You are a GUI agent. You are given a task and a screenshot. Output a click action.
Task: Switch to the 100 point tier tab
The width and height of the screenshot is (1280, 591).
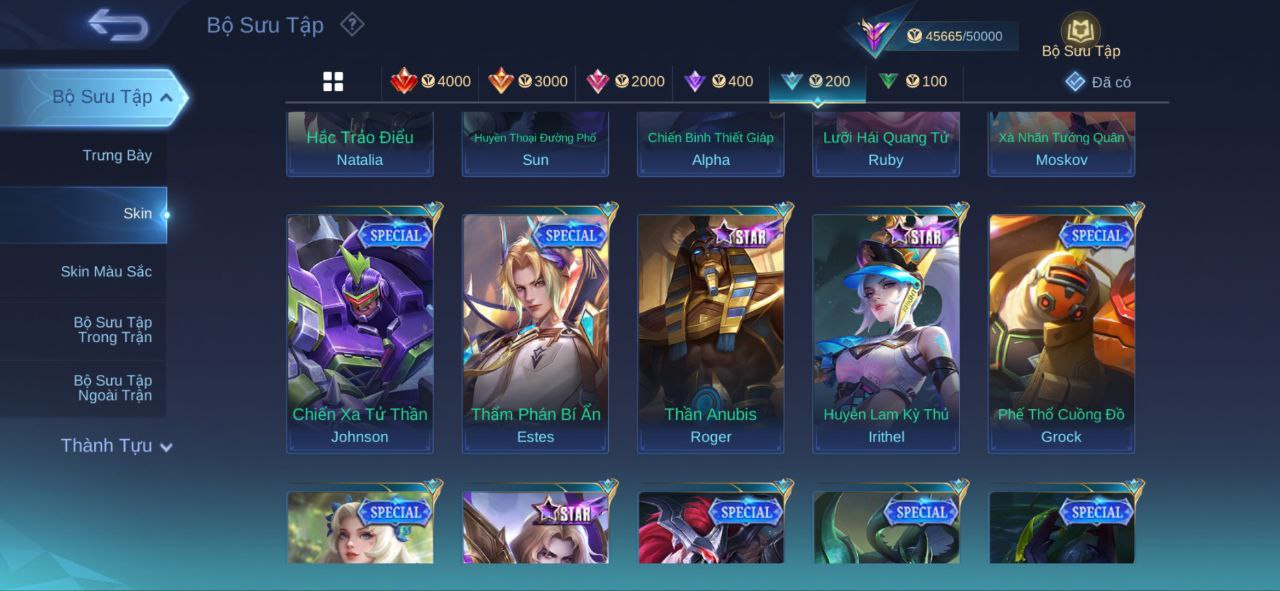click(912, 82)
